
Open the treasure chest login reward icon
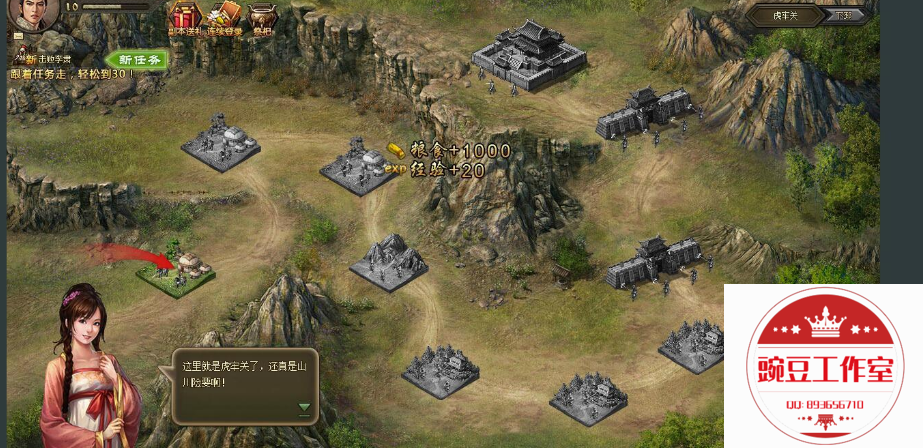coord(225,17)
